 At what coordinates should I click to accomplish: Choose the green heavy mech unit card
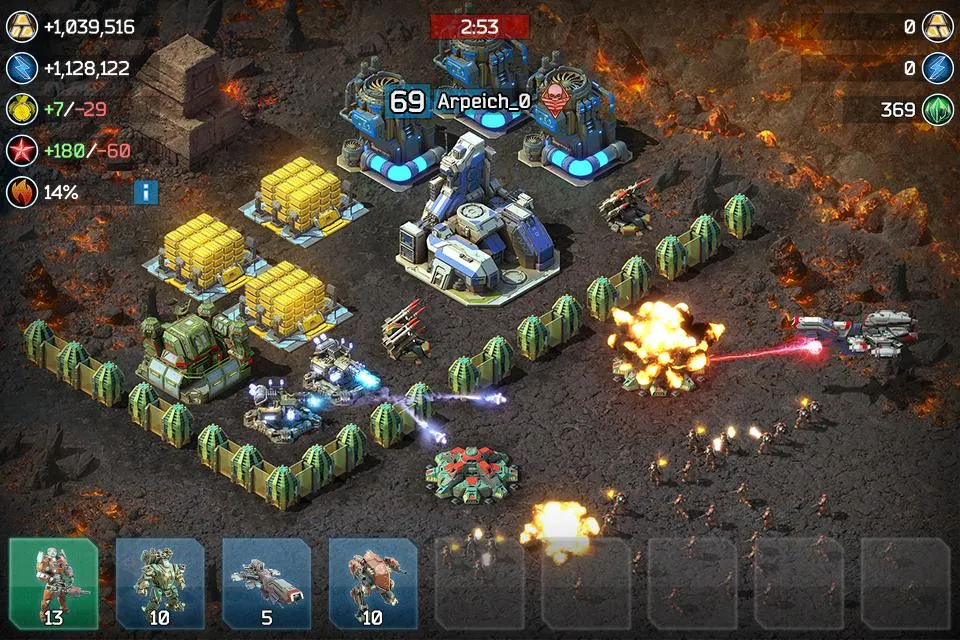(x=160, y=584)
